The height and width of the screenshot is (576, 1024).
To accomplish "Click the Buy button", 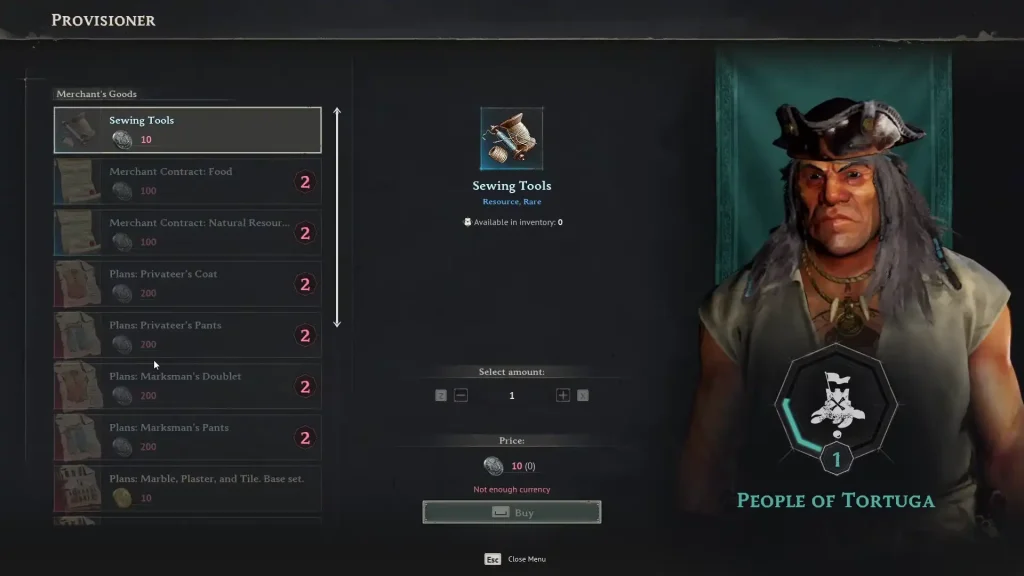I will [x=512, y=512].
